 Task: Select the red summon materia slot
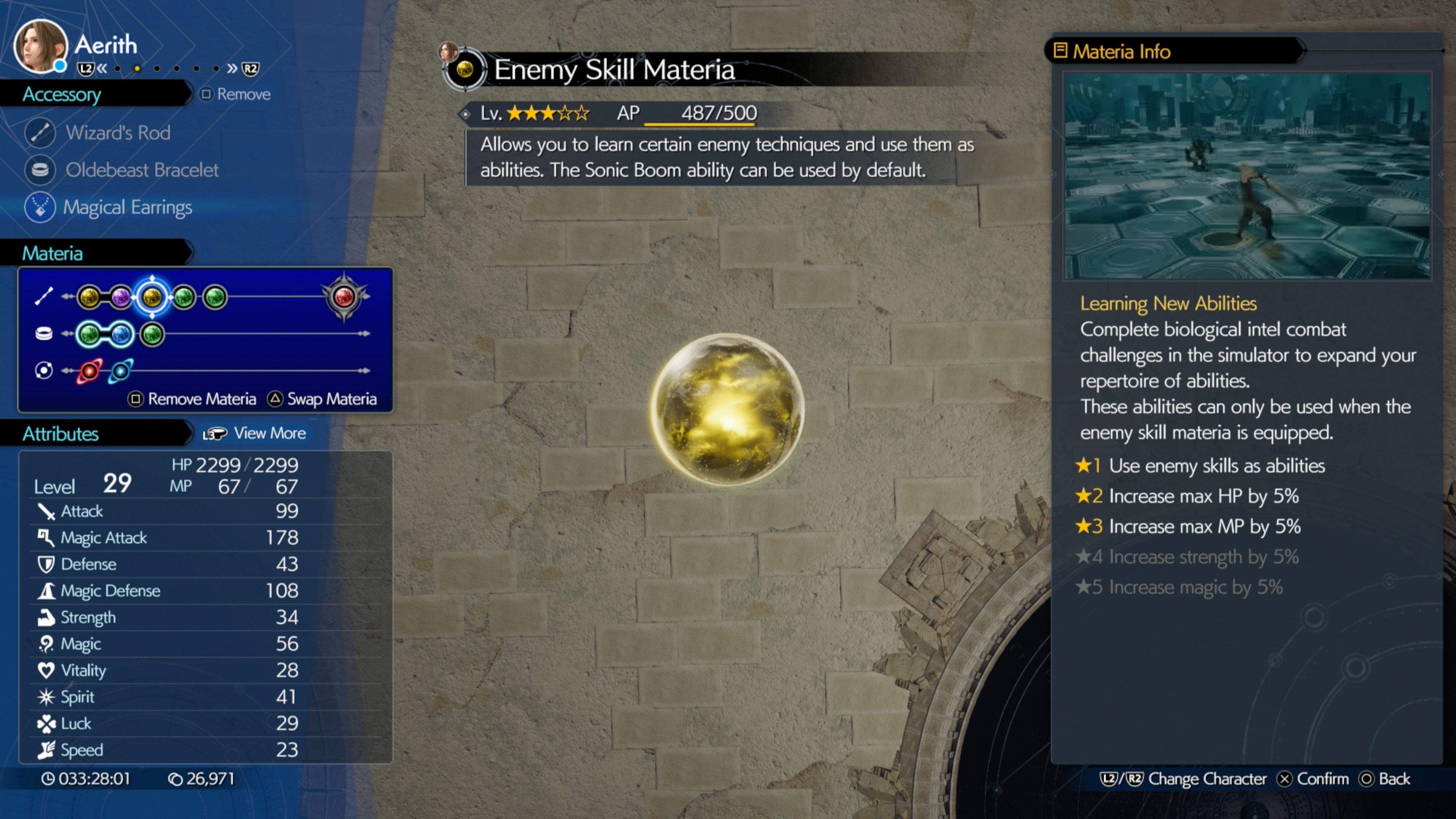(344, 296)
